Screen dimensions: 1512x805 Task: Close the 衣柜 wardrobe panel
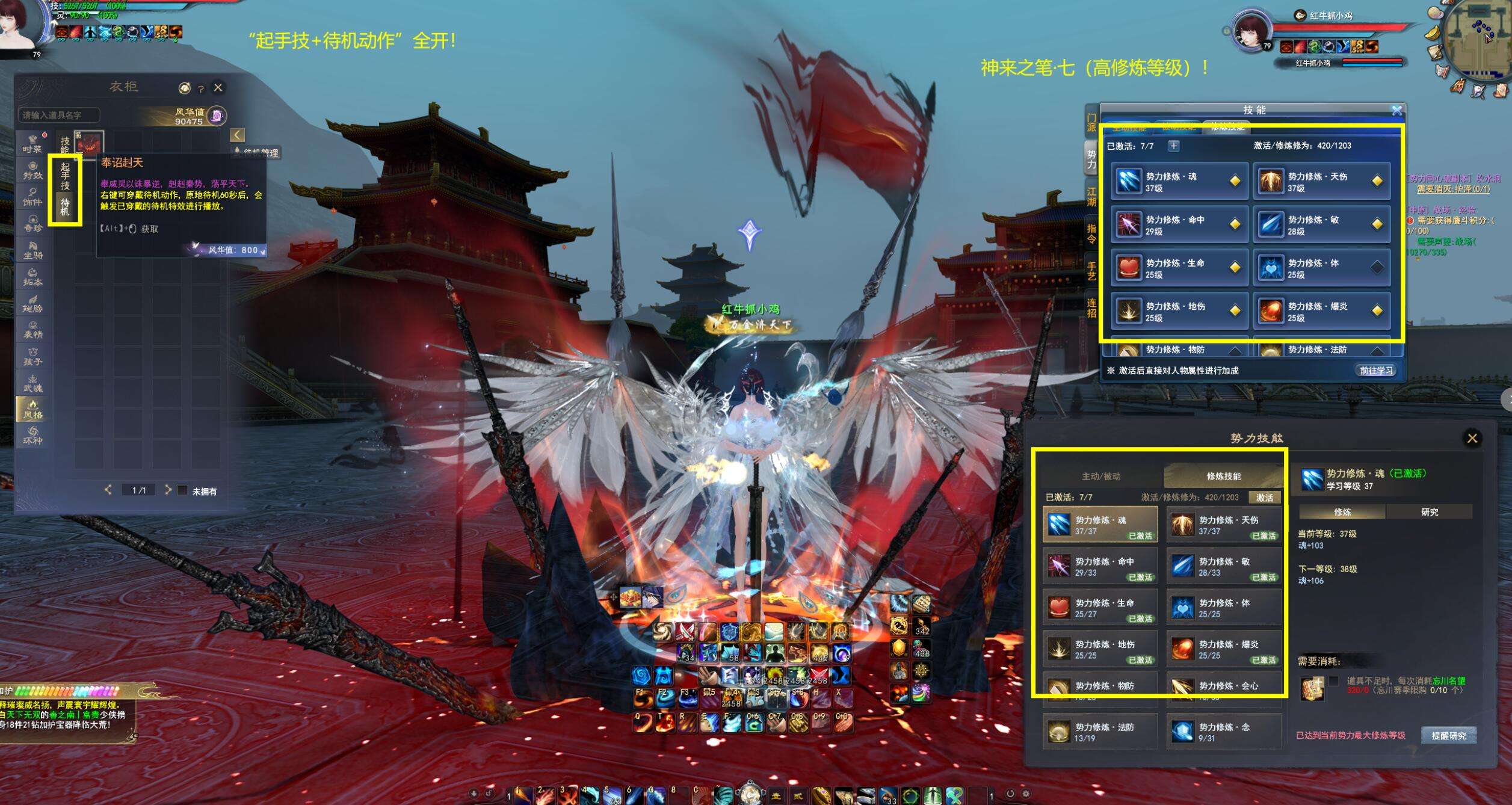pyautogui.click(x=218, y=88)
